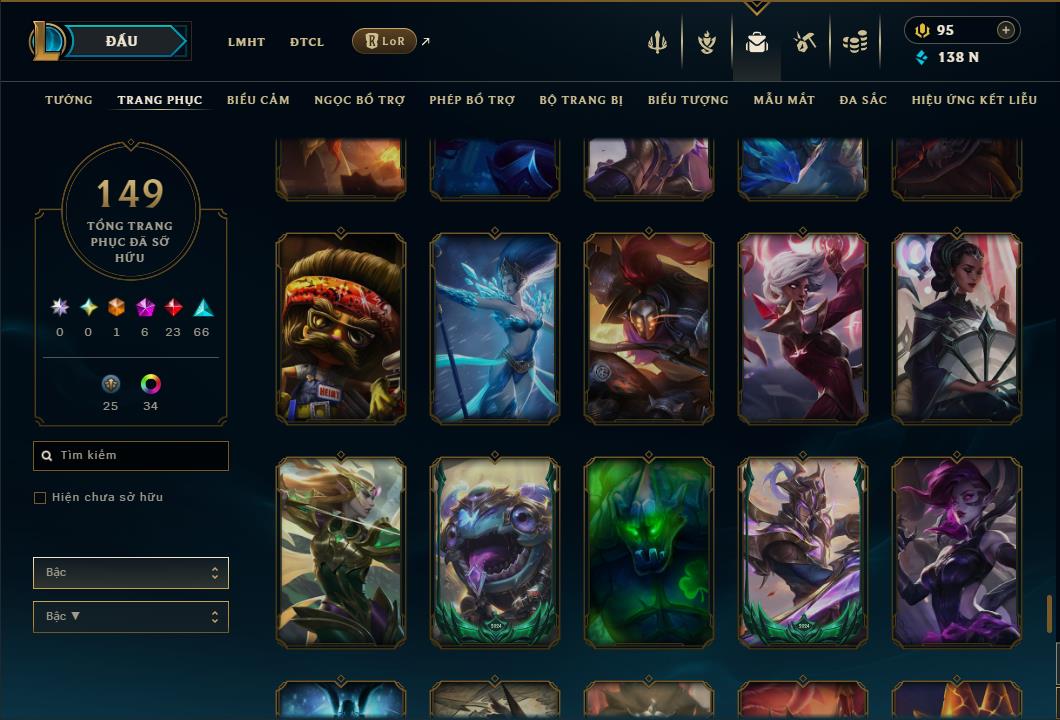This screenshot has width=1060, height=720.
Task: Open the LMHT section
Action: pos(246,42)
